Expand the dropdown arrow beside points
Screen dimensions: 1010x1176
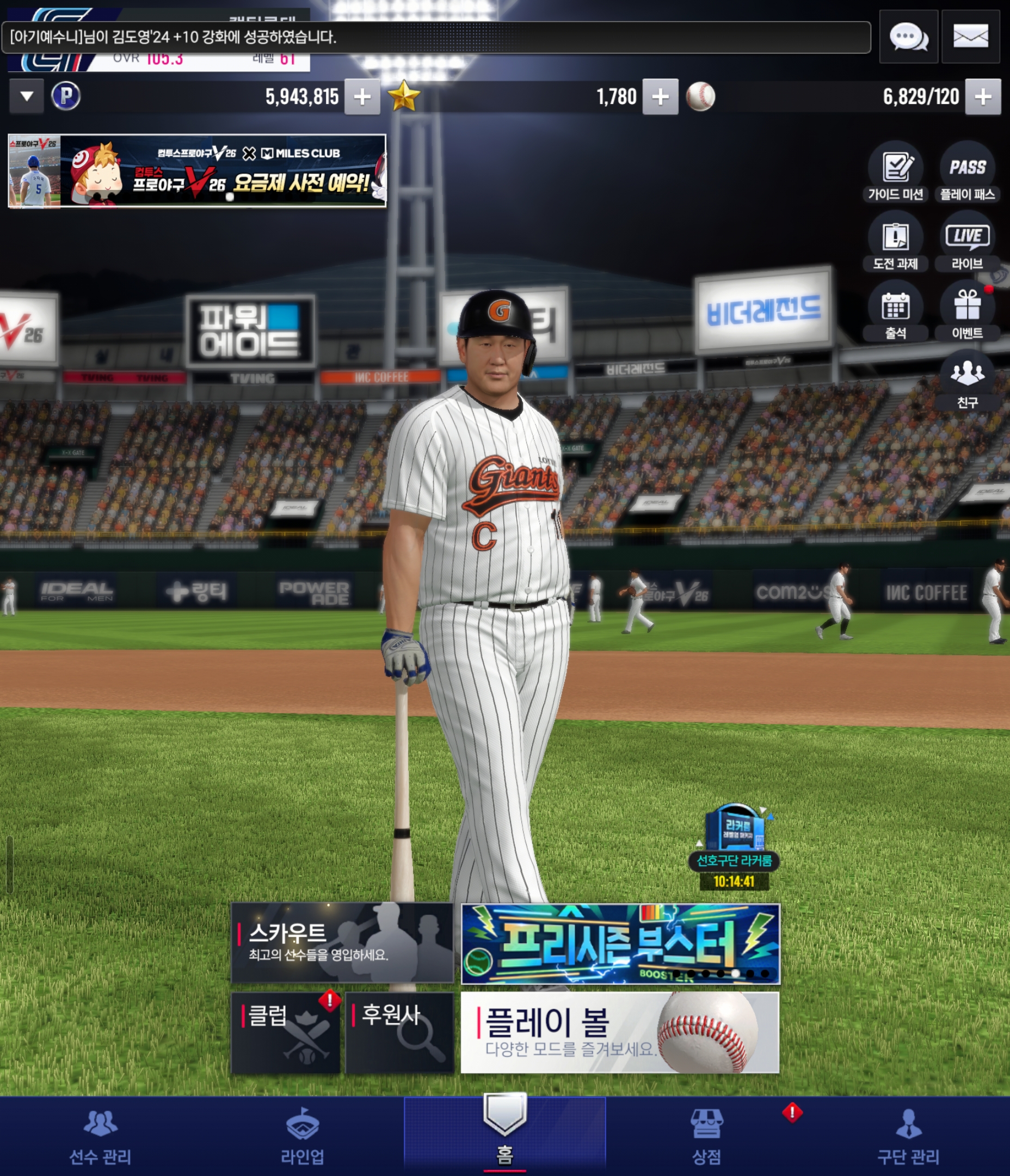26,96
